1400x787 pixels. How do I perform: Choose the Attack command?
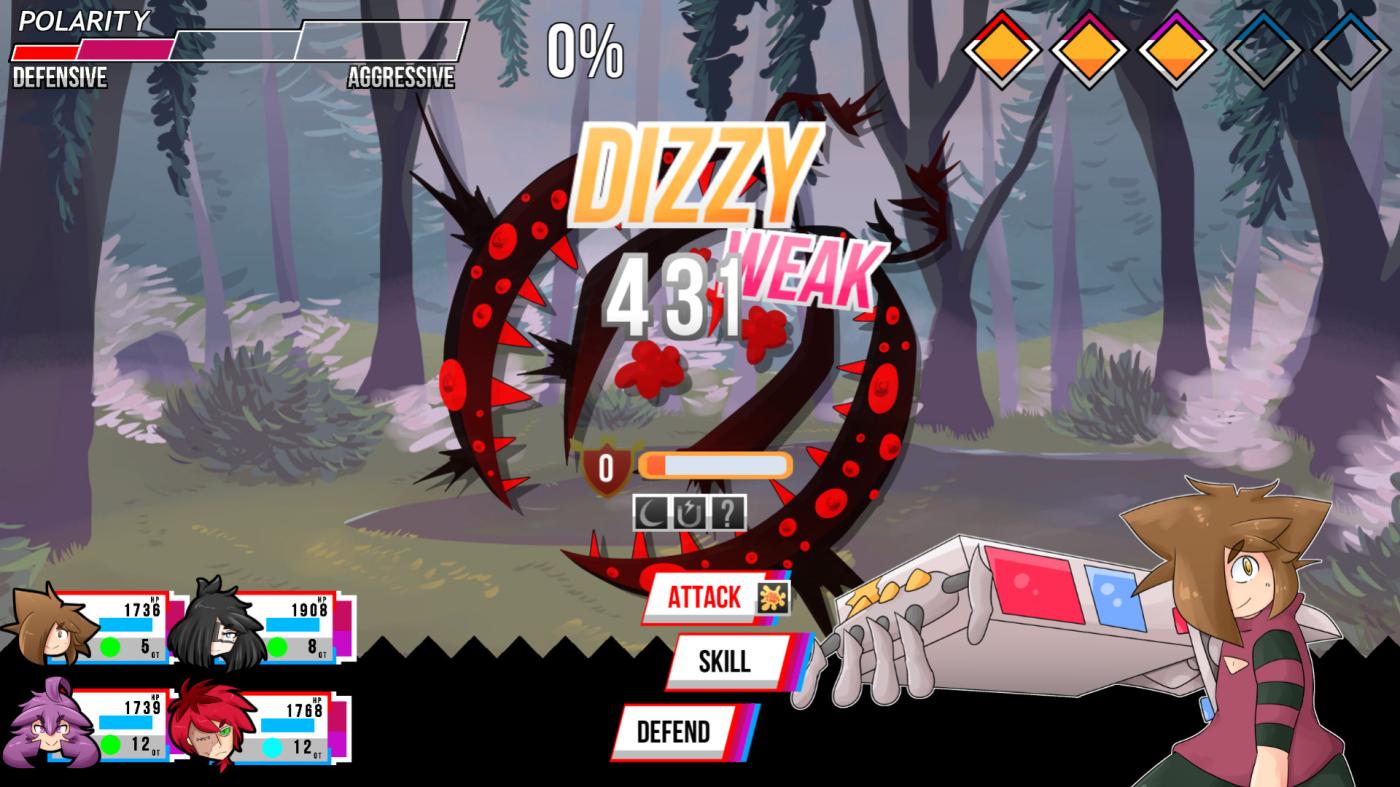pyautogui.click(x=705, y=598)
